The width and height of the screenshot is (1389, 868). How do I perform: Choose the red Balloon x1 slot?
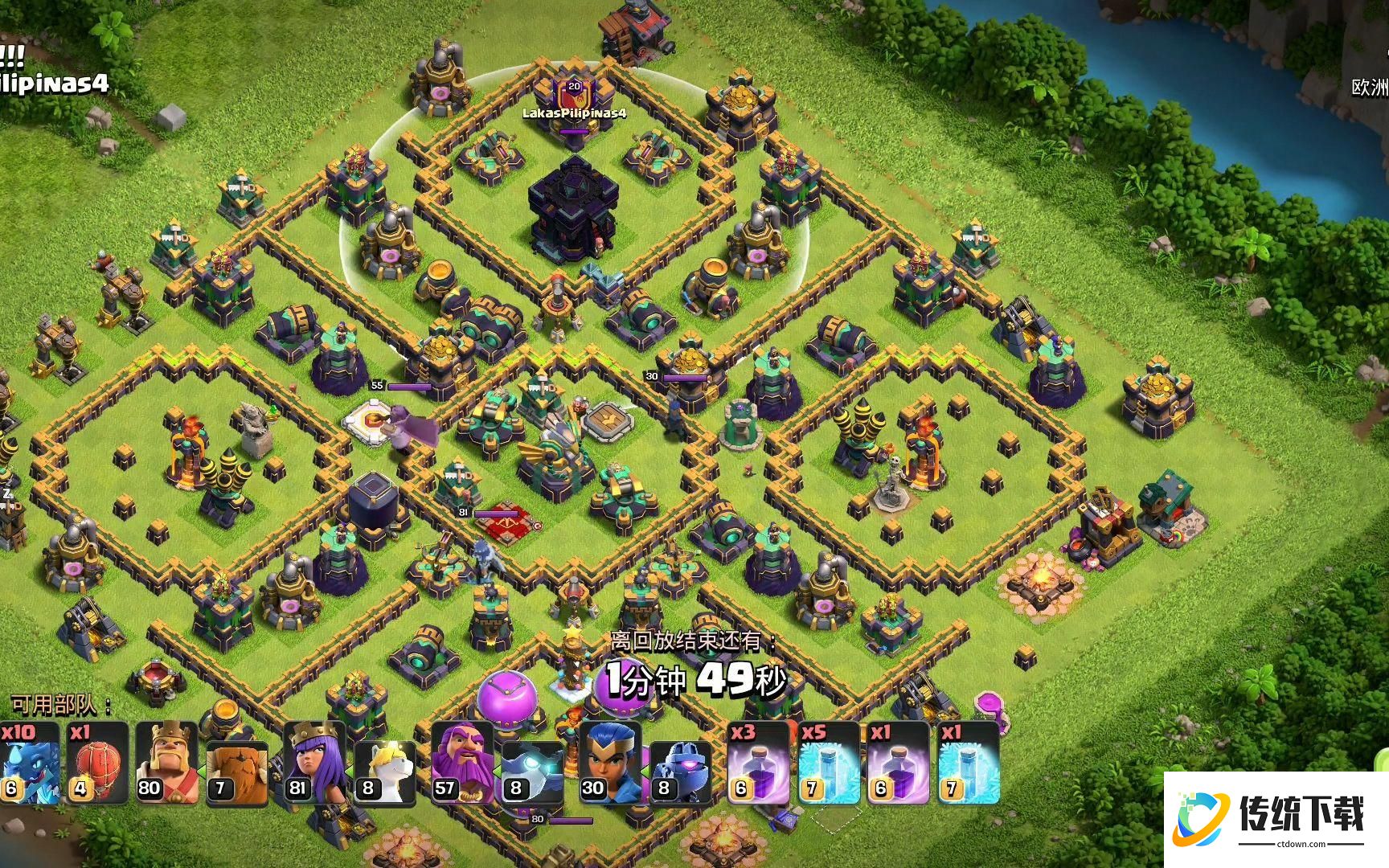(x=98, y=764)
